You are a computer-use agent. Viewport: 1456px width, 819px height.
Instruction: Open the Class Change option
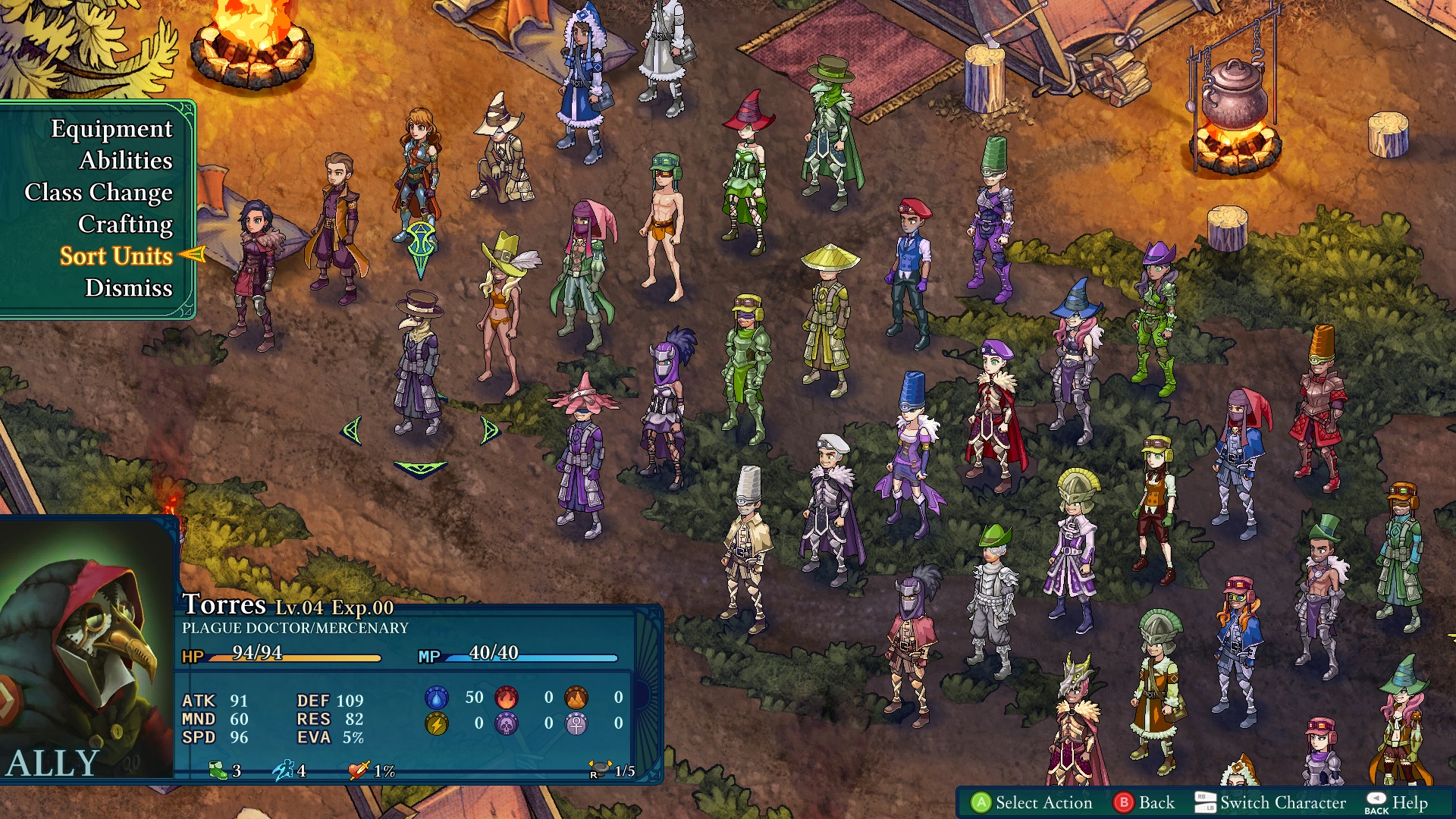coord(98,193)
